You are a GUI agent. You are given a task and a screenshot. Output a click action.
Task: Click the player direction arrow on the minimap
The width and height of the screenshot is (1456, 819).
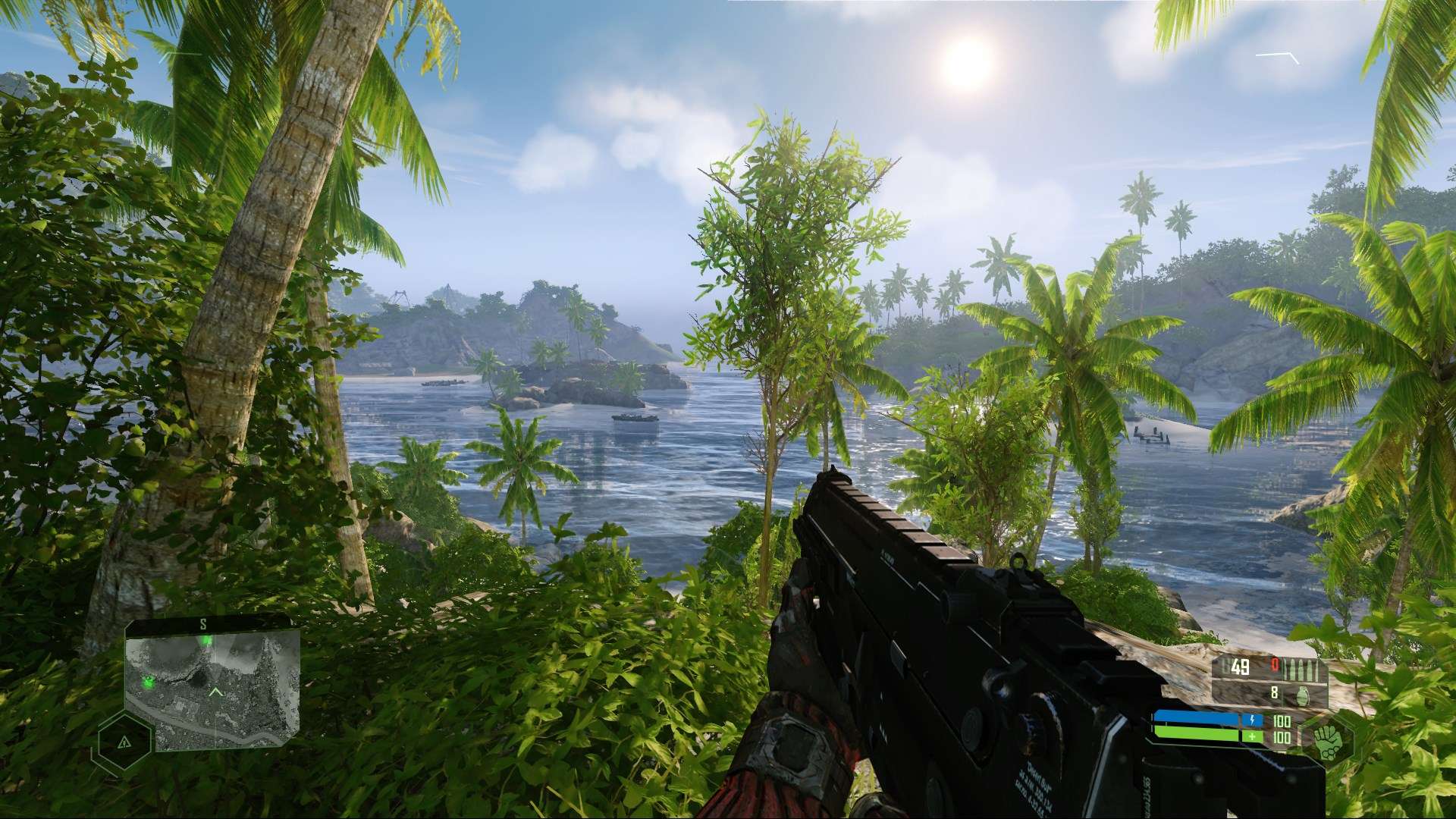coord(216,692)
